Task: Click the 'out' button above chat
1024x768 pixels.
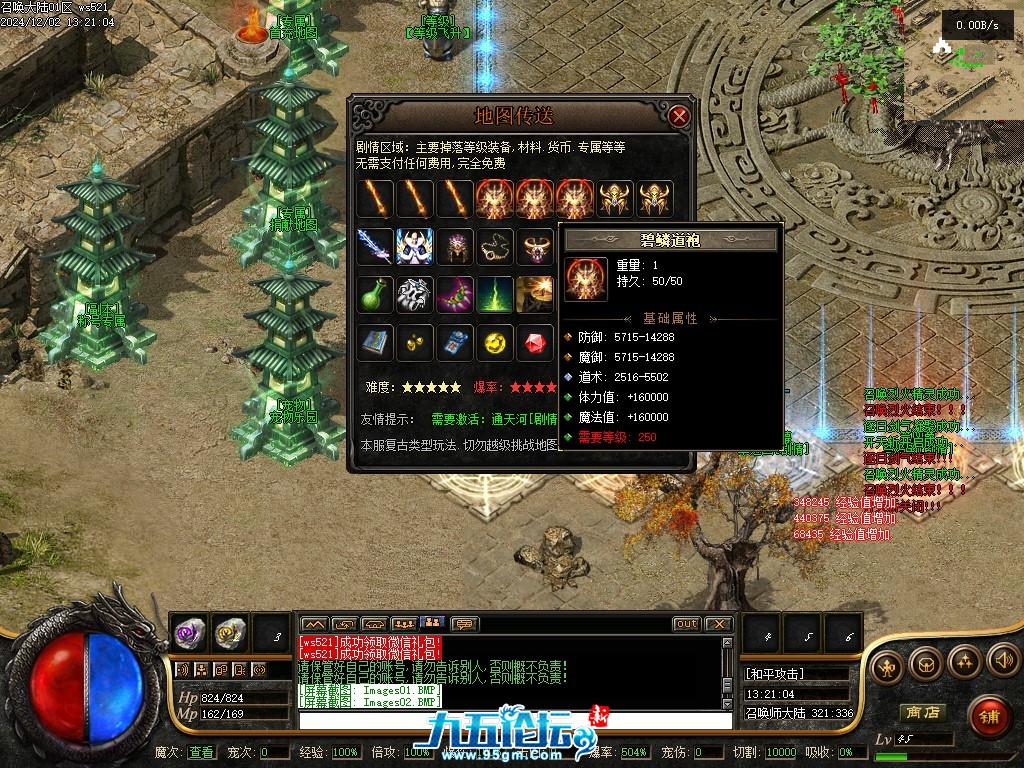Action: [686, 624]
